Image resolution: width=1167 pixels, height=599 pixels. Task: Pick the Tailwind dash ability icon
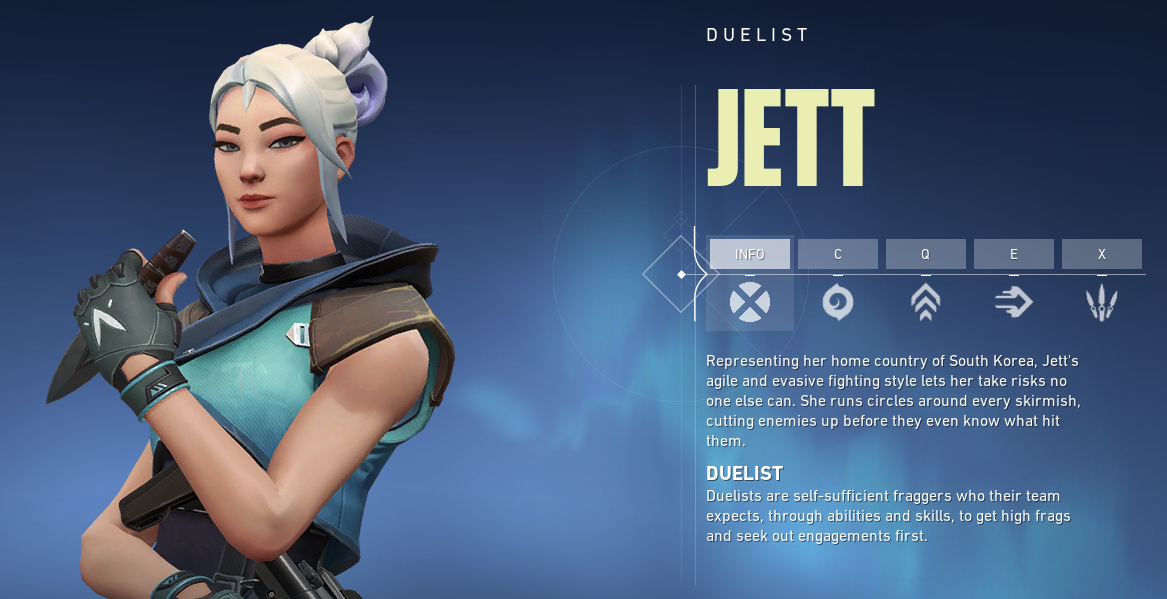click(x=1013, y=301)
